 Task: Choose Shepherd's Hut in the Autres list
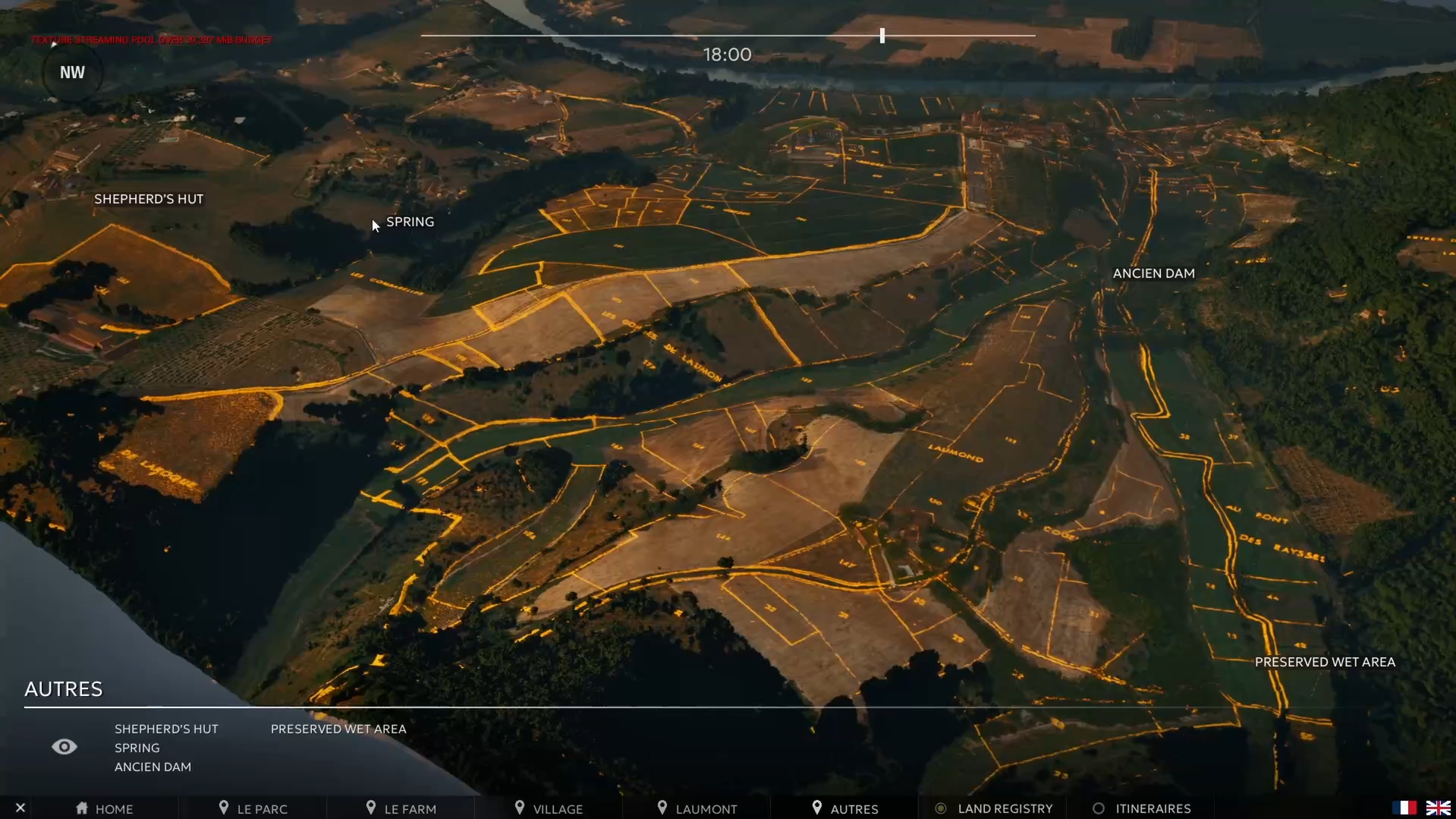tap(166, 729)
